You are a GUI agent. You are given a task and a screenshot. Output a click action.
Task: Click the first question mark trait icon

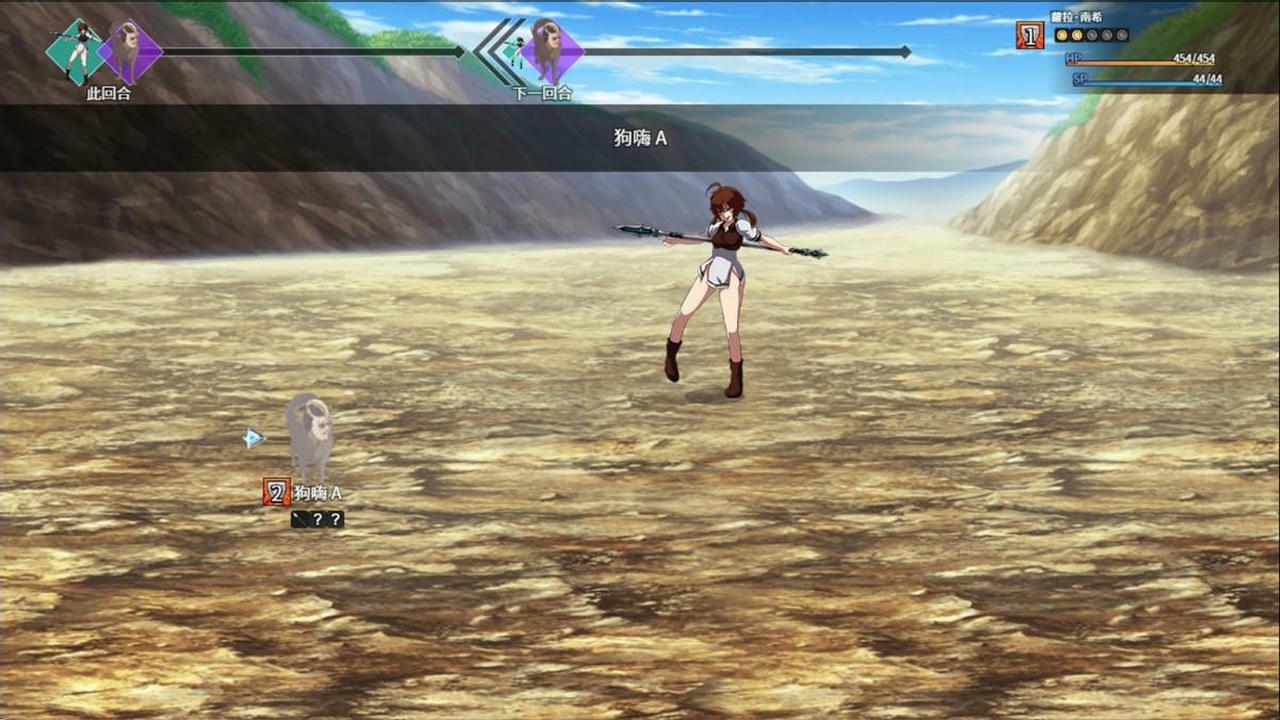317,519
